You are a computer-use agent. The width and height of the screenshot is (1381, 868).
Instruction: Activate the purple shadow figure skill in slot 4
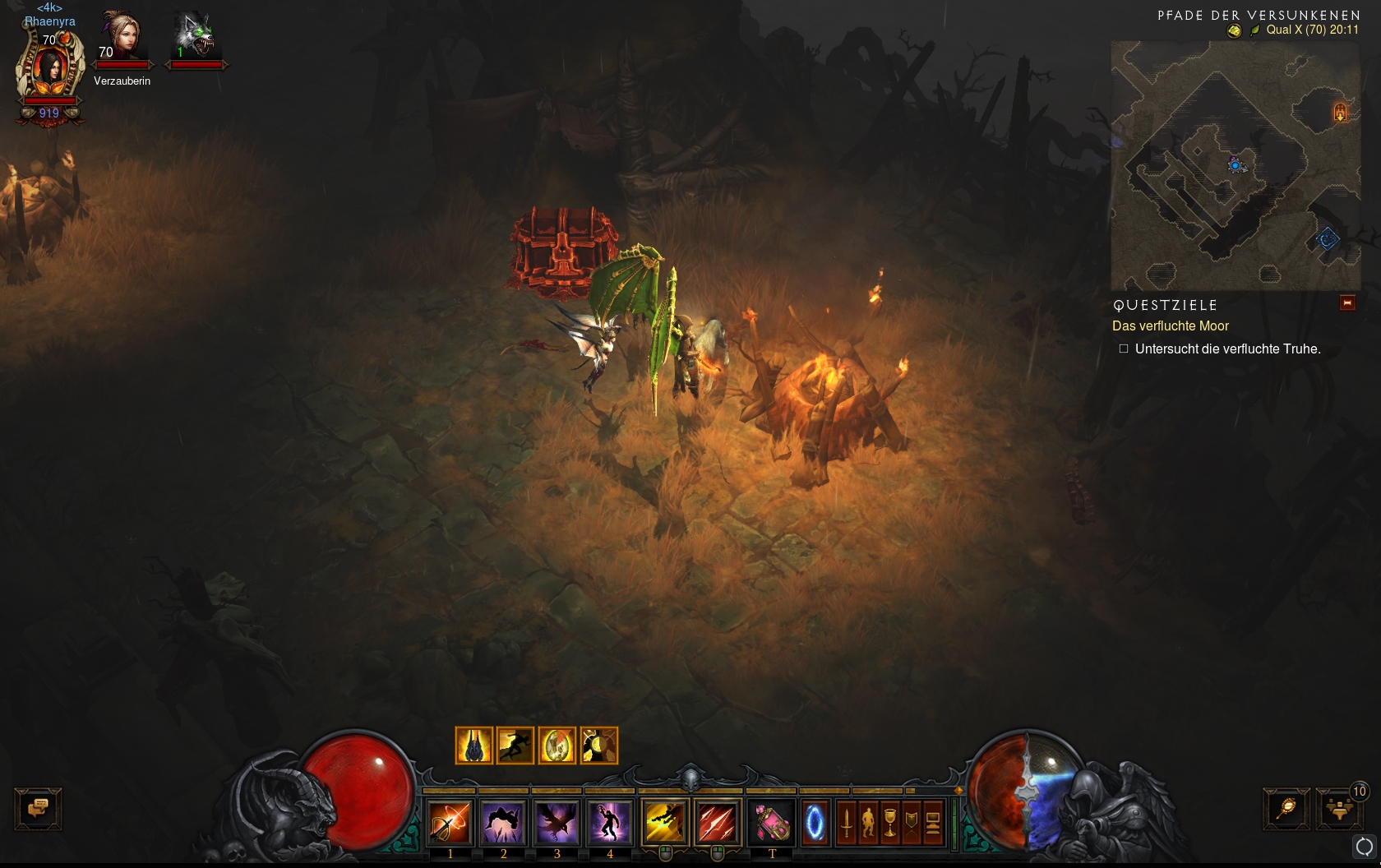tap(610, 821)
